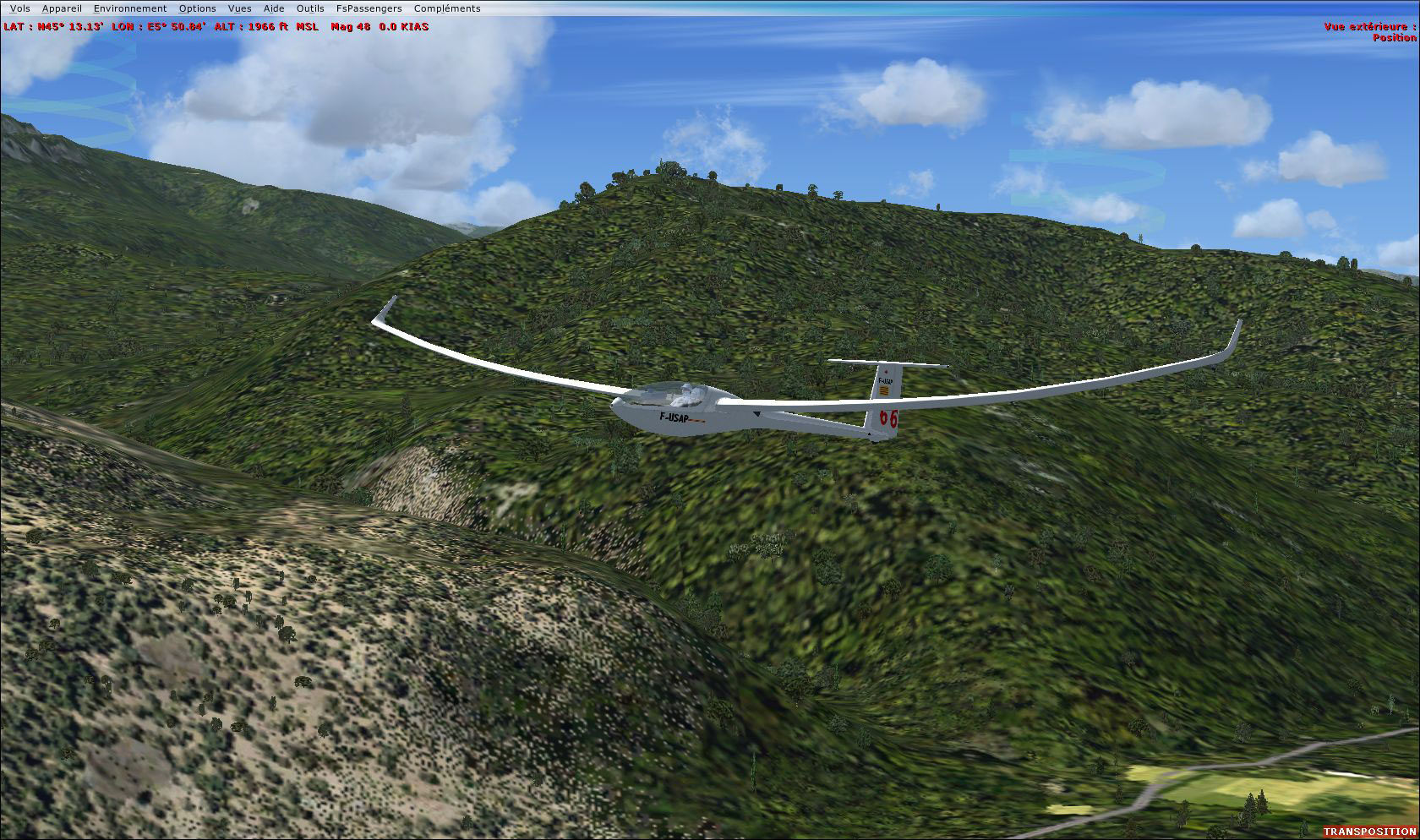This screenshot has width=1420, height=840.
Task: Open the Environnement menu
Action: click(x=128, y=8)
